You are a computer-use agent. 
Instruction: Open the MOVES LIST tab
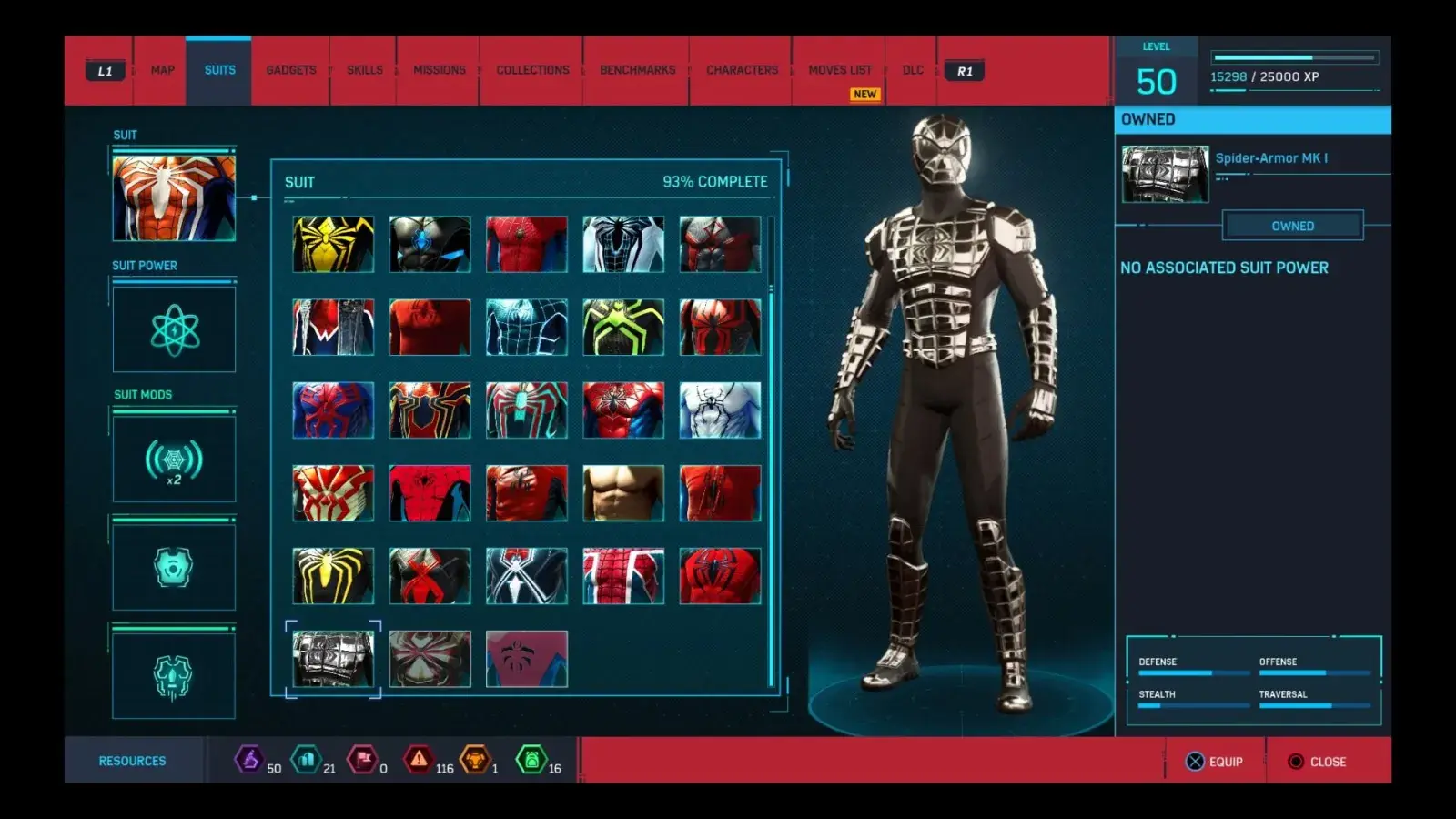click(x=840, y=69)
